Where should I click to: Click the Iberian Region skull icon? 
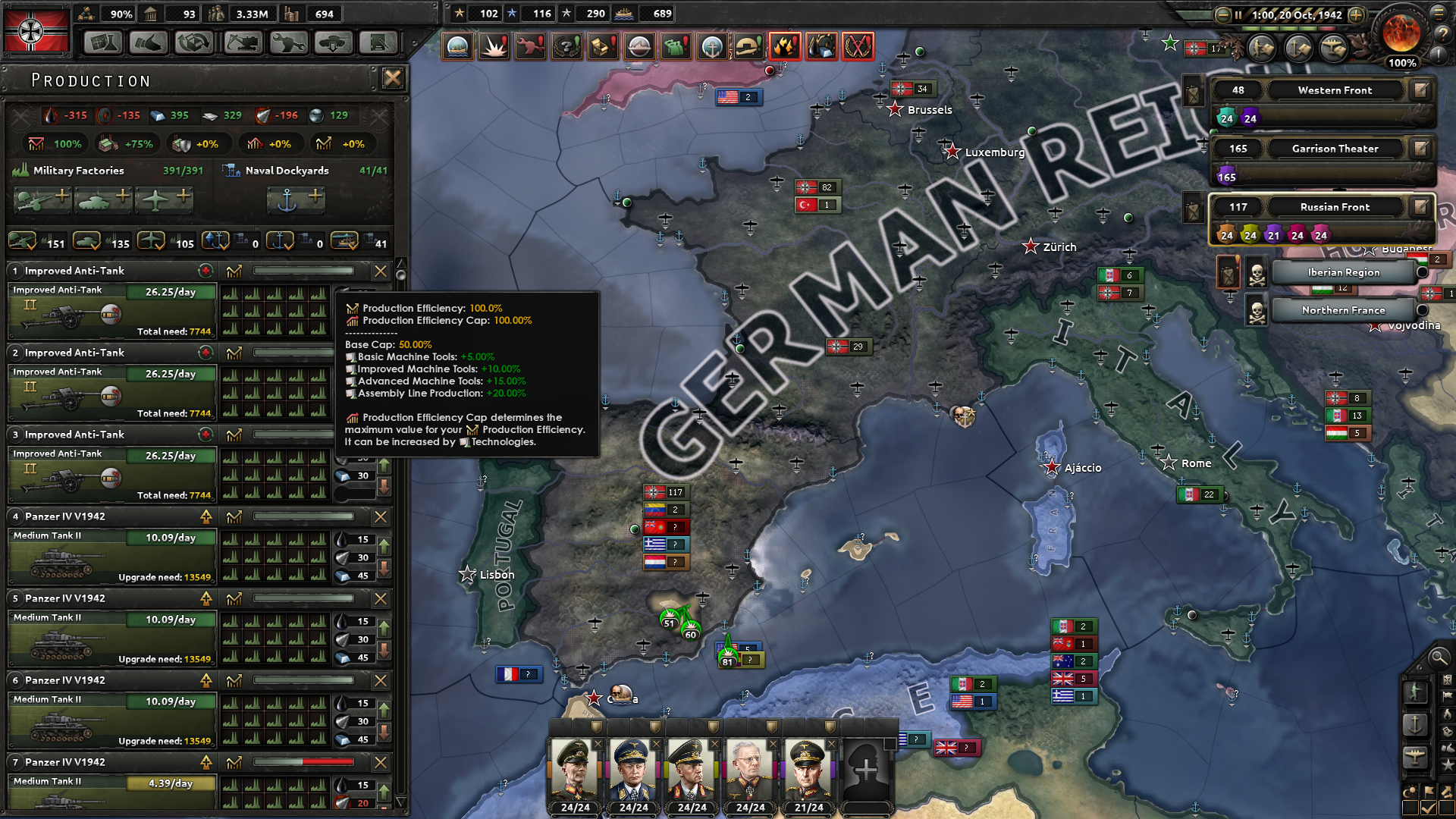[x=1256, y=274]
